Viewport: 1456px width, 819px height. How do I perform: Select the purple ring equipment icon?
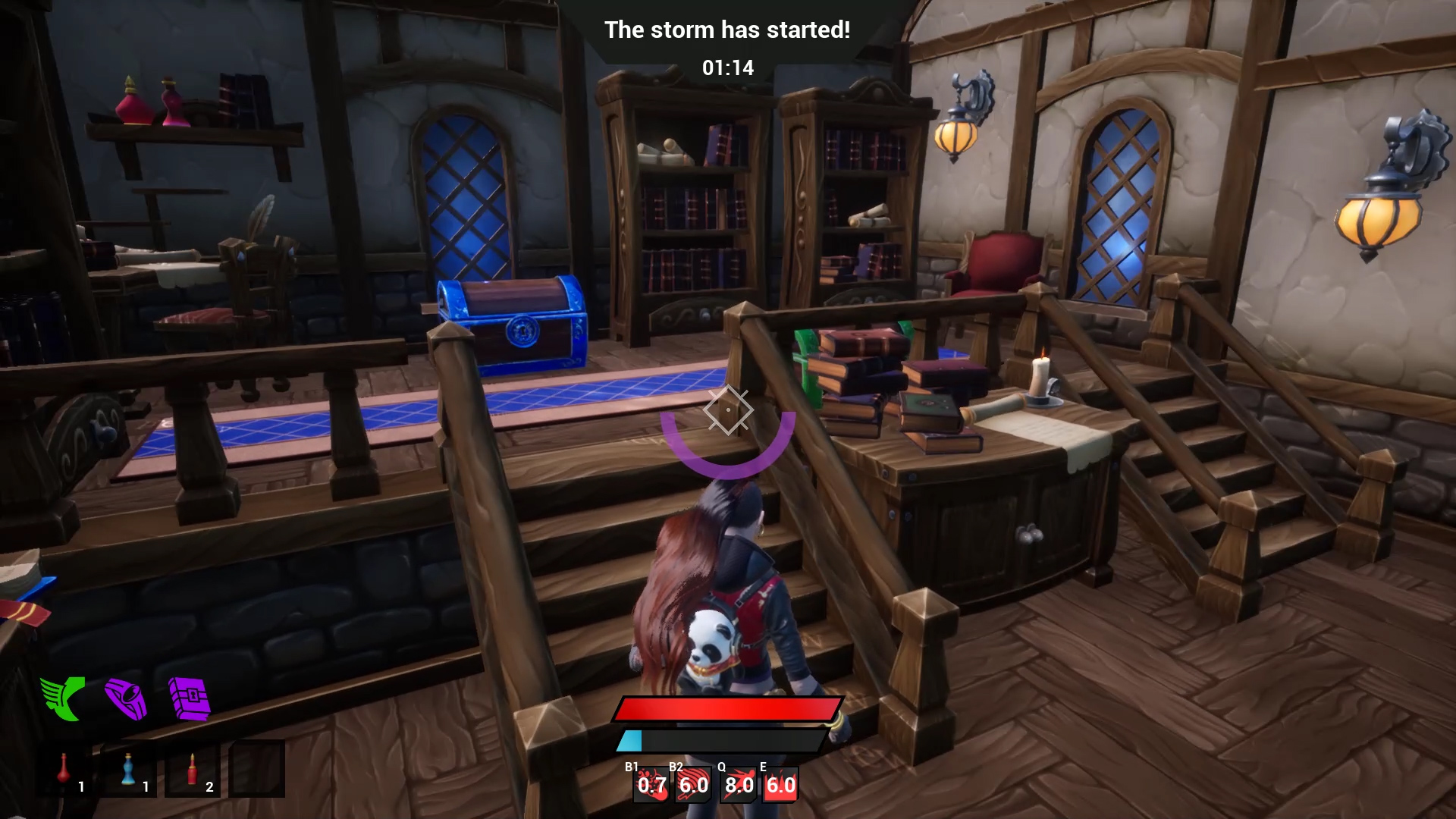click(126, 698)
